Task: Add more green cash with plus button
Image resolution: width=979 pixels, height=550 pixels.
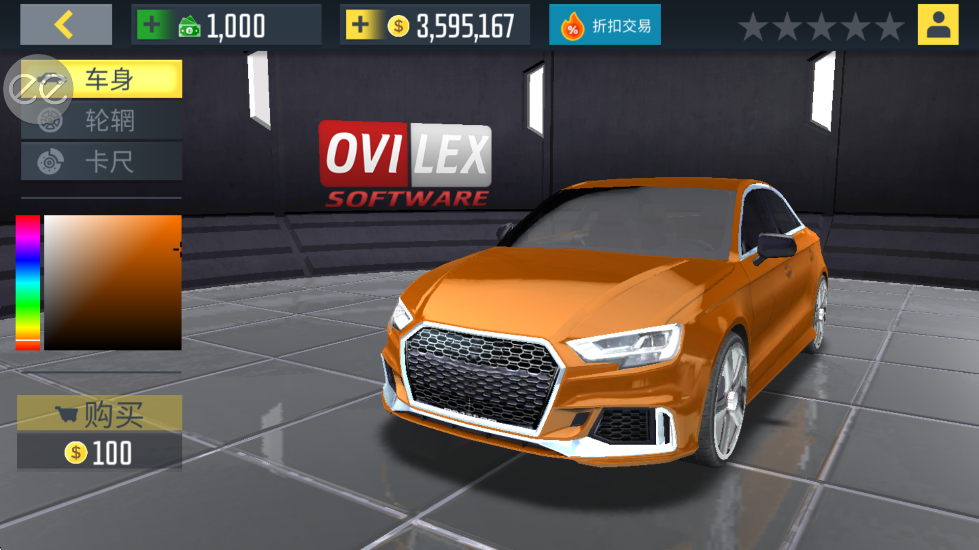Action: pyautogui.click(x=153, y=25)
